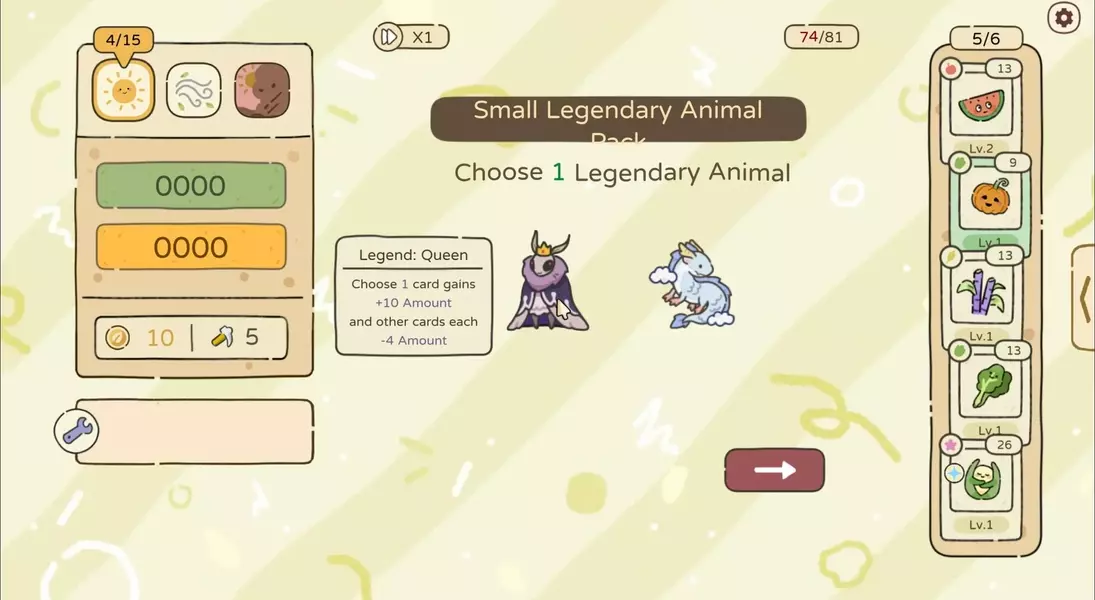Select the watermelon card
Image resolution: width=1095 pixels, height=600 pixels.
tap(980, 107)
